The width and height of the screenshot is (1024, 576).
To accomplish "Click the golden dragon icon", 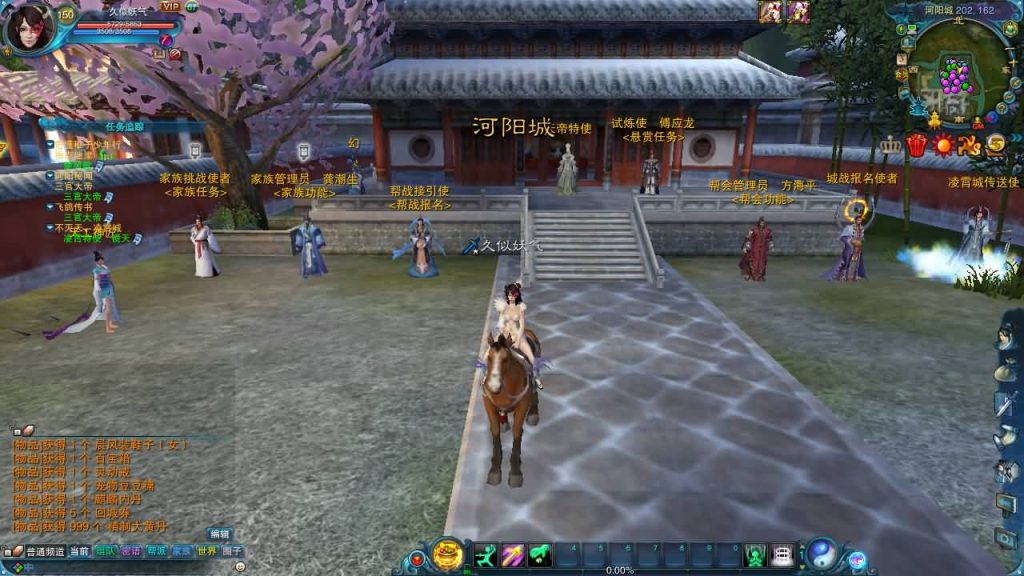I will [x=968, y=146].
